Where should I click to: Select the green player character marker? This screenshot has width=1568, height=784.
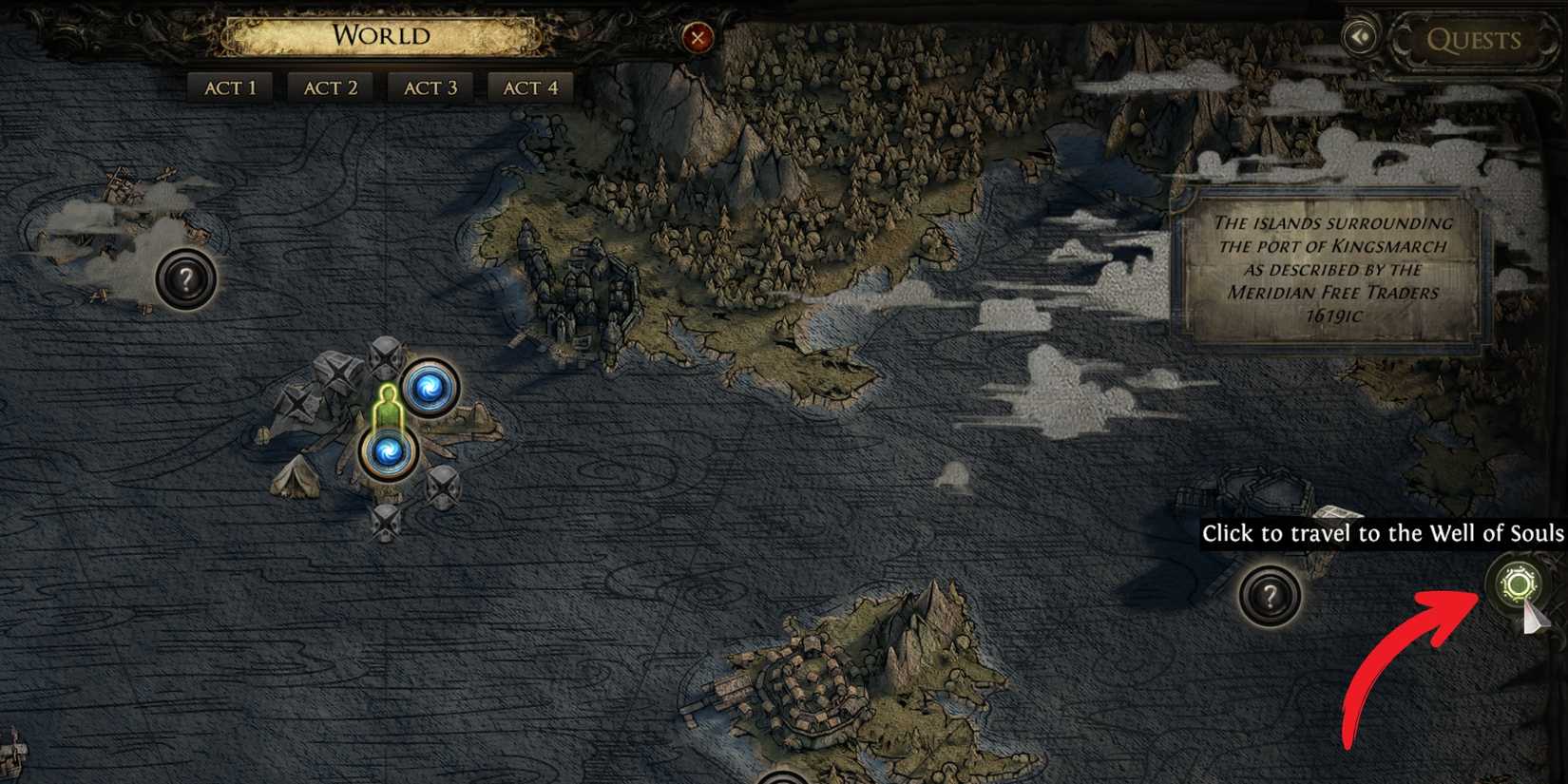[387, 406]
